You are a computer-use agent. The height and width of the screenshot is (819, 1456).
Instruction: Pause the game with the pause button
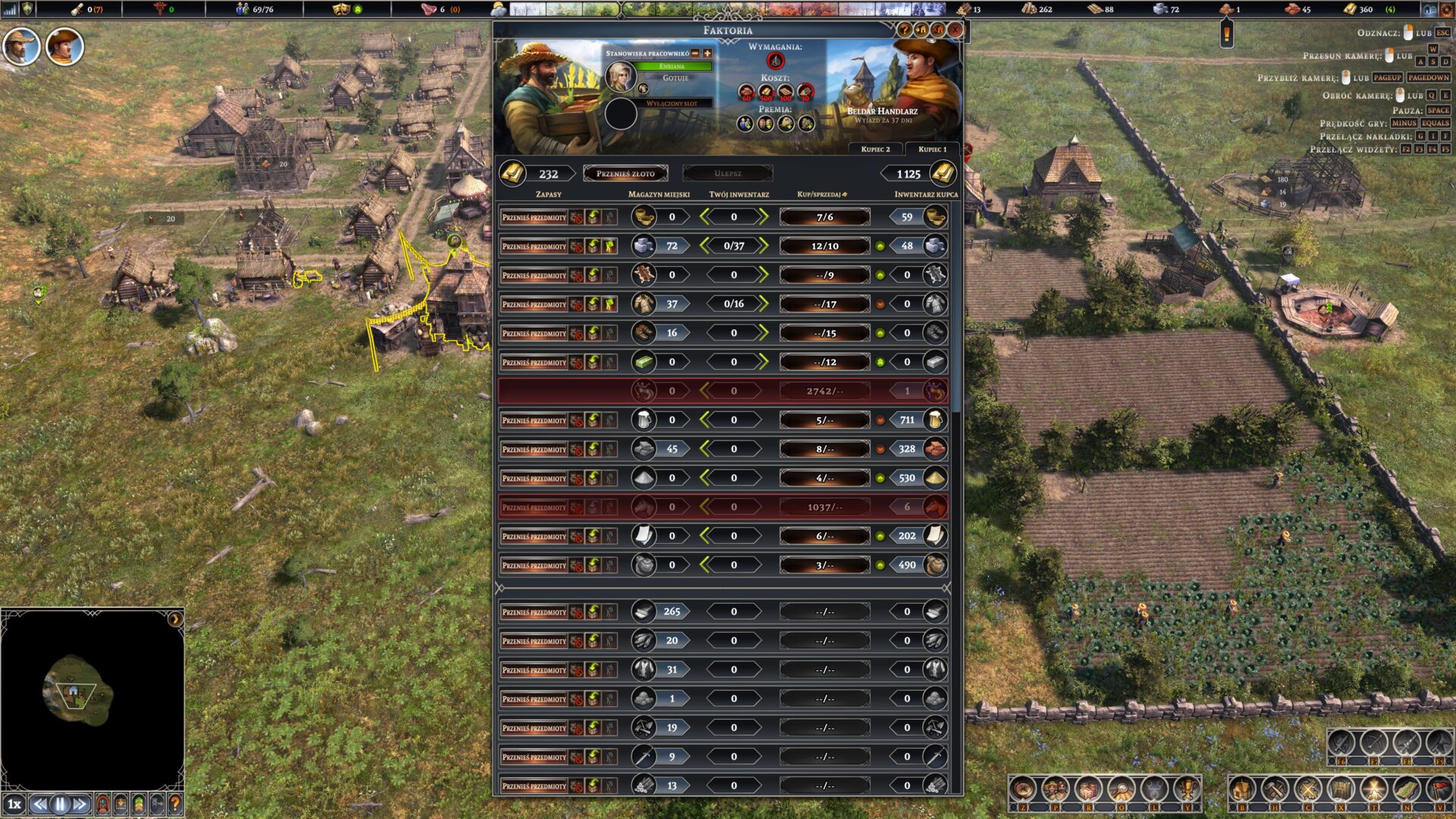60,805
